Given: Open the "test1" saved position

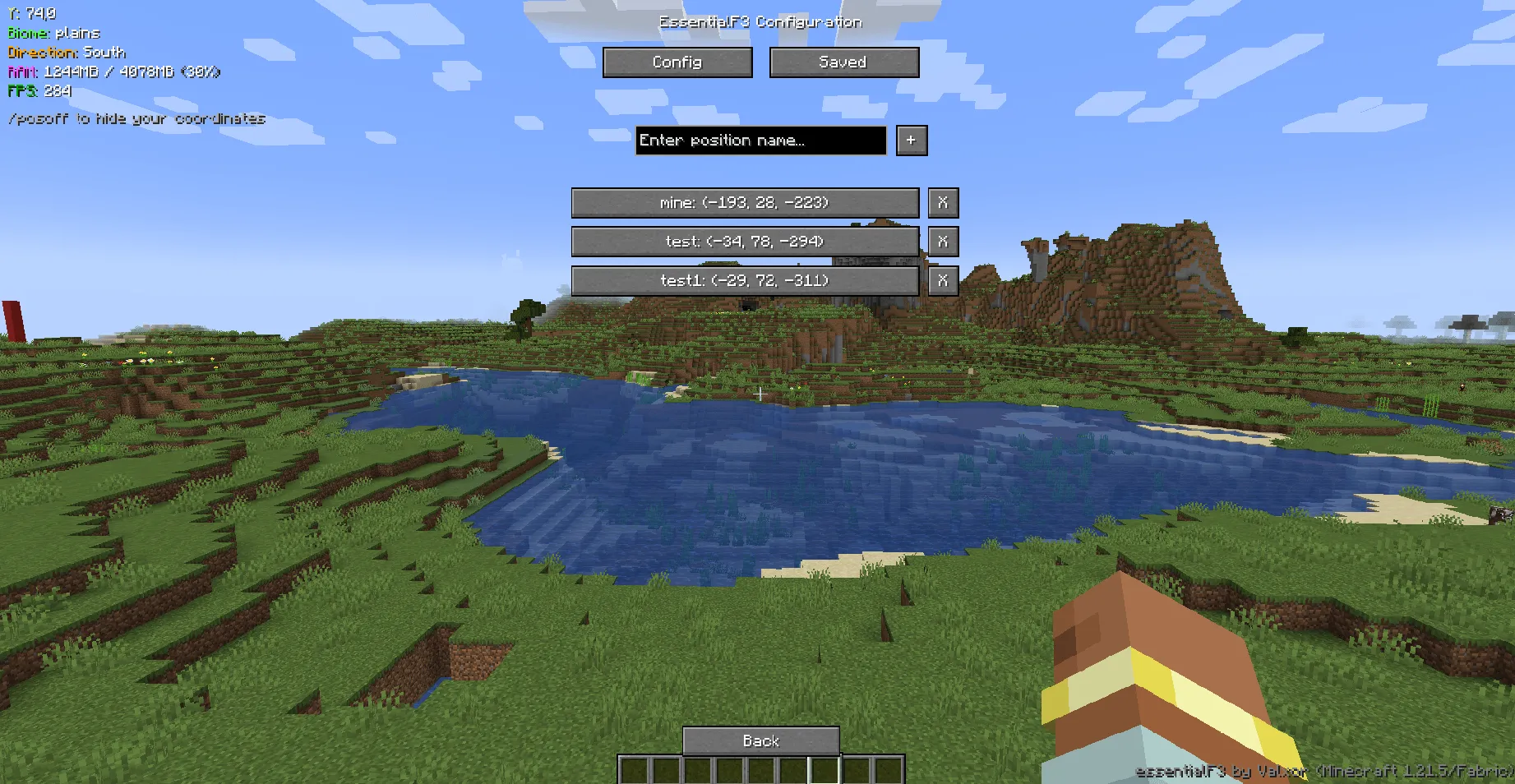Looking at the screenshot, I should tap(746, 280).
